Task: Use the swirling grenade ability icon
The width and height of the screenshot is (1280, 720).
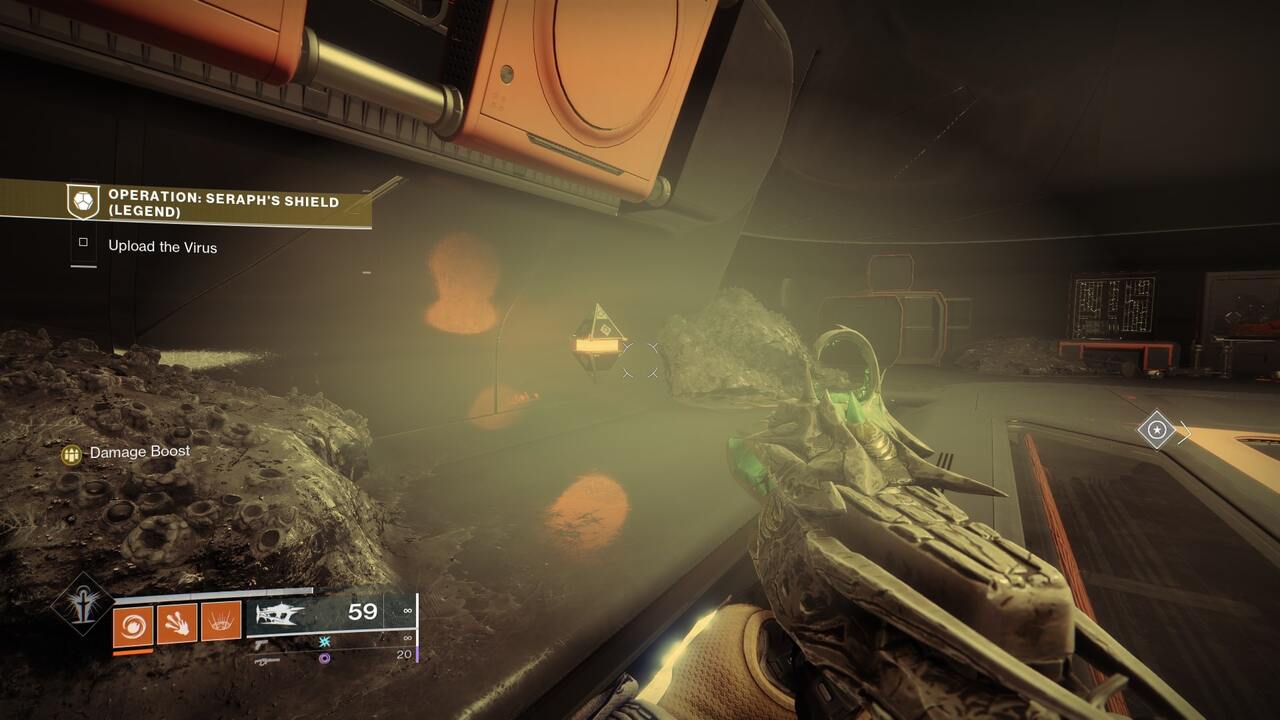Action: pos(133,625)
